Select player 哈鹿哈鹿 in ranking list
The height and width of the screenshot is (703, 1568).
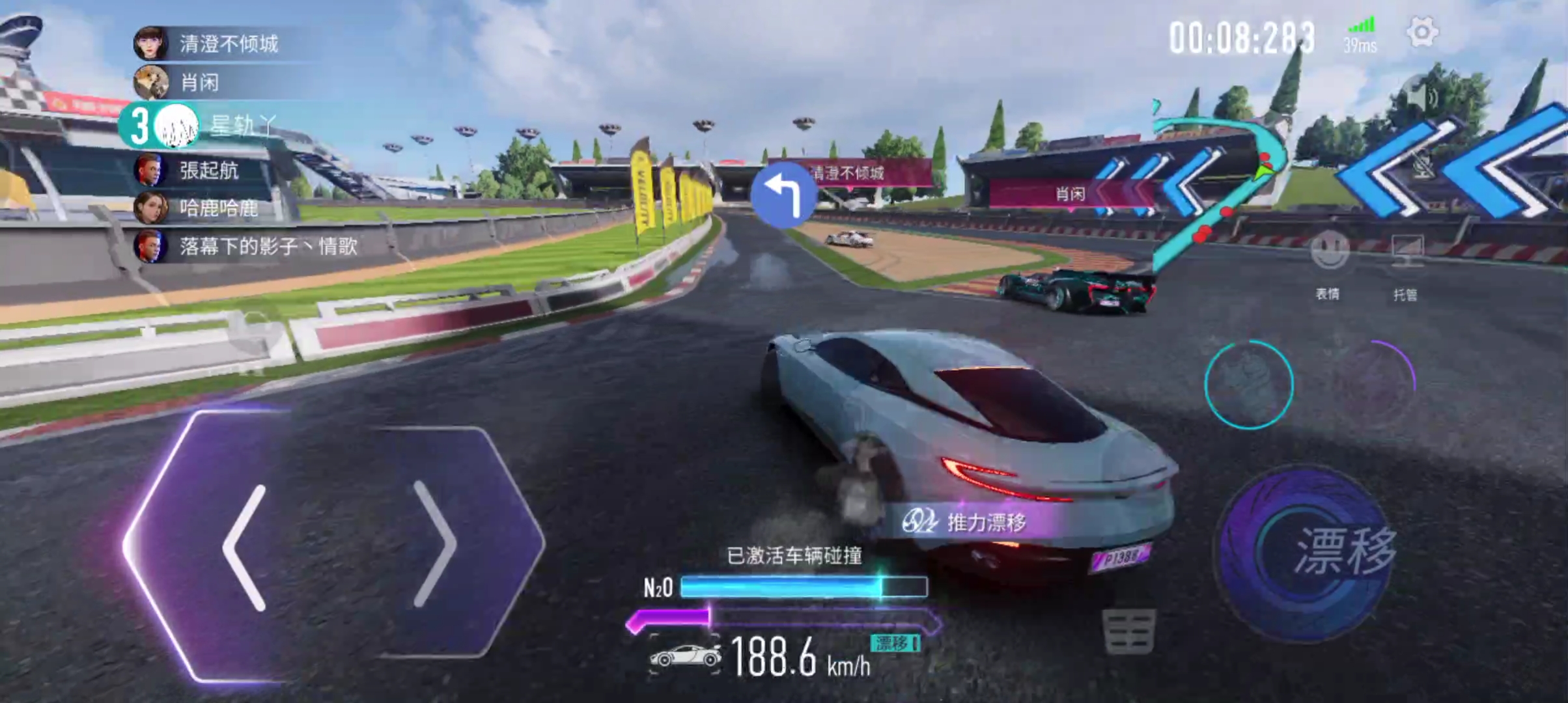[218, 208]
